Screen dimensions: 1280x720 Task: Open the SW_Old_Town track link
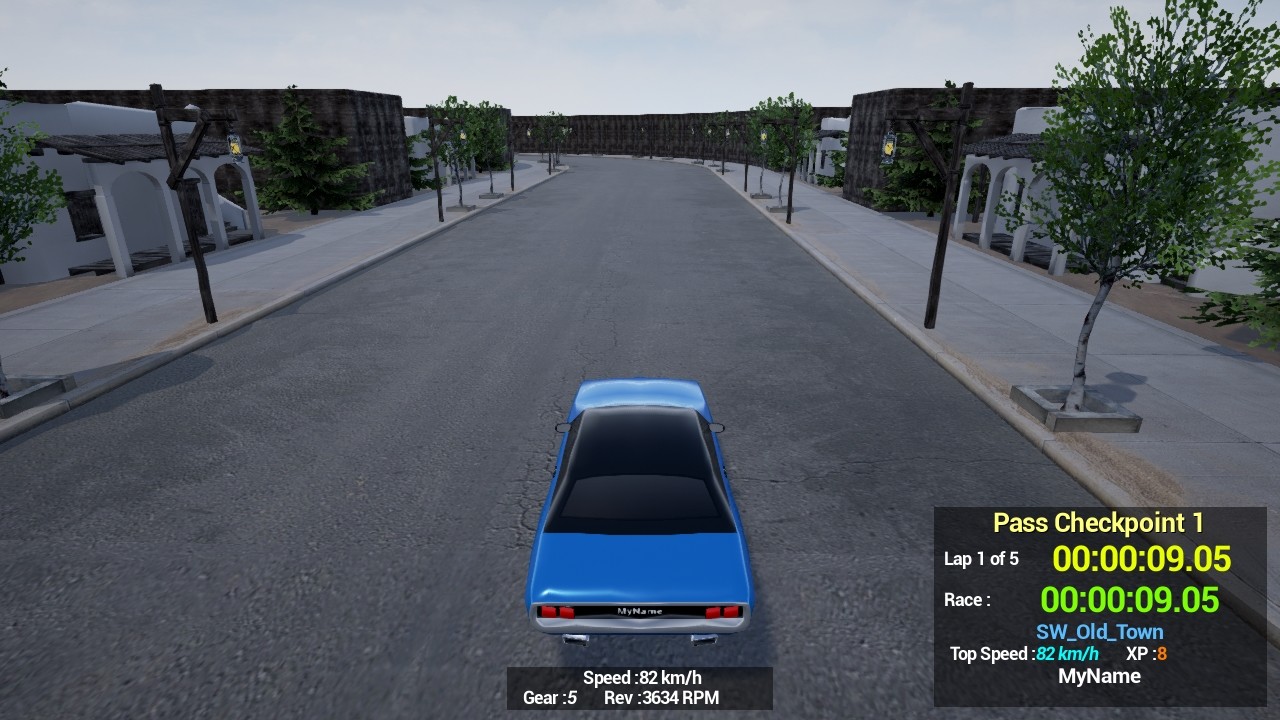pos(1099,631)
